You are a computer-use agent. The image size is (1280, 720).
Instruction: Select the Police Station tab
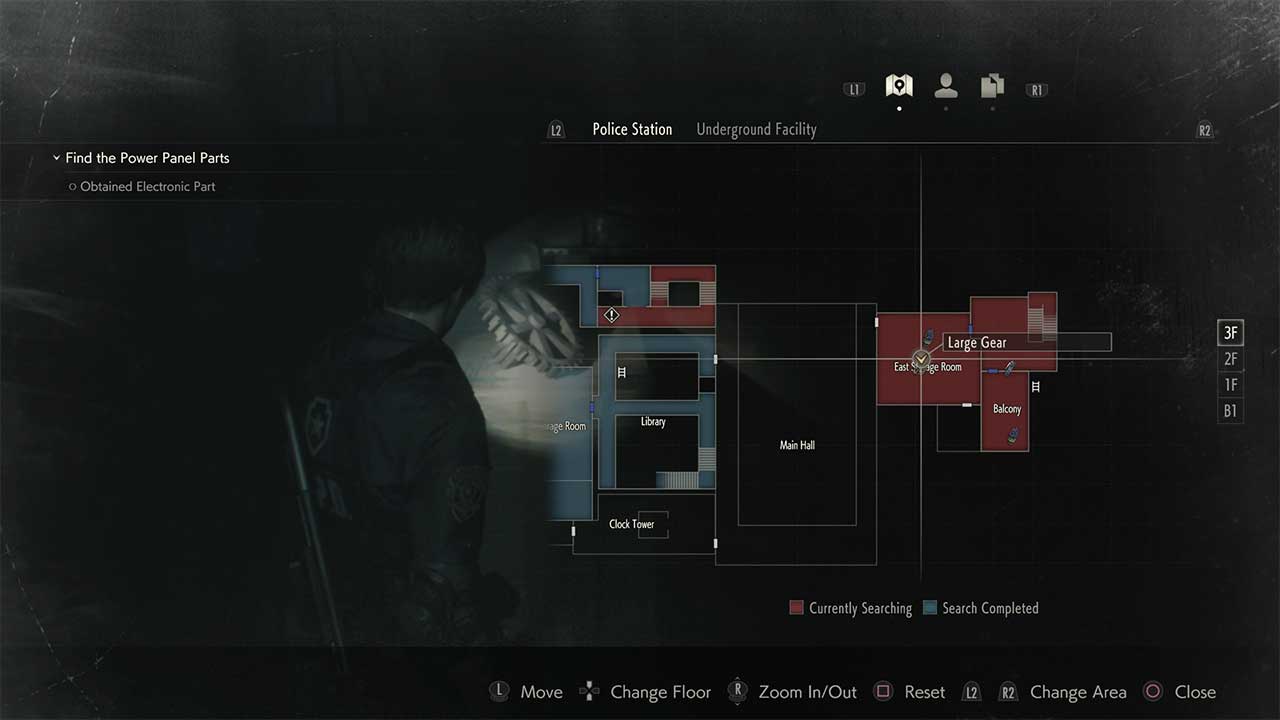[x=632, y=129]
